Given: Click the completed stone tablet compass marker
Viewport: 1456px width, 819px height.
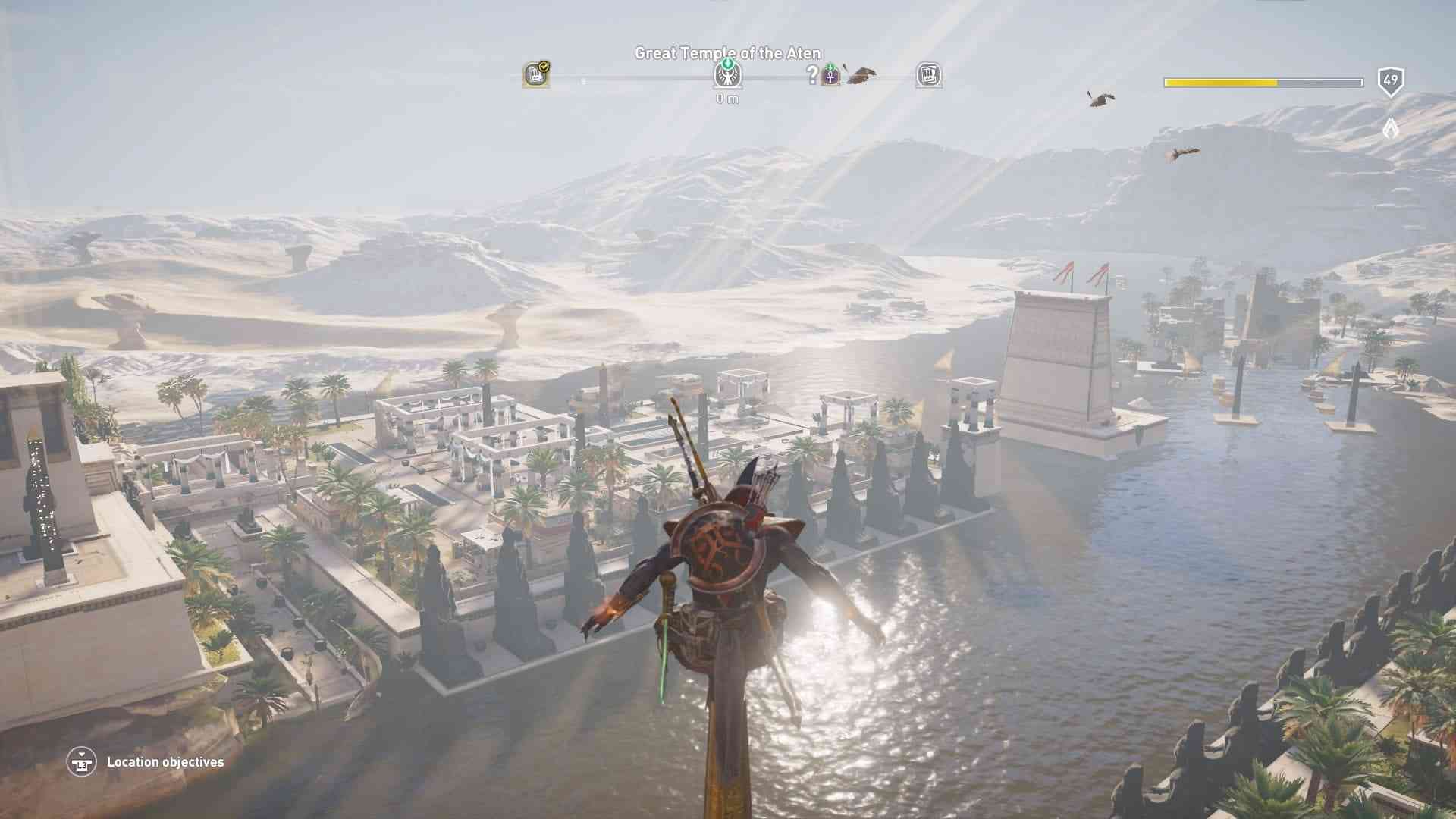Looking at the screenshot, I should [x=536, y=75].
